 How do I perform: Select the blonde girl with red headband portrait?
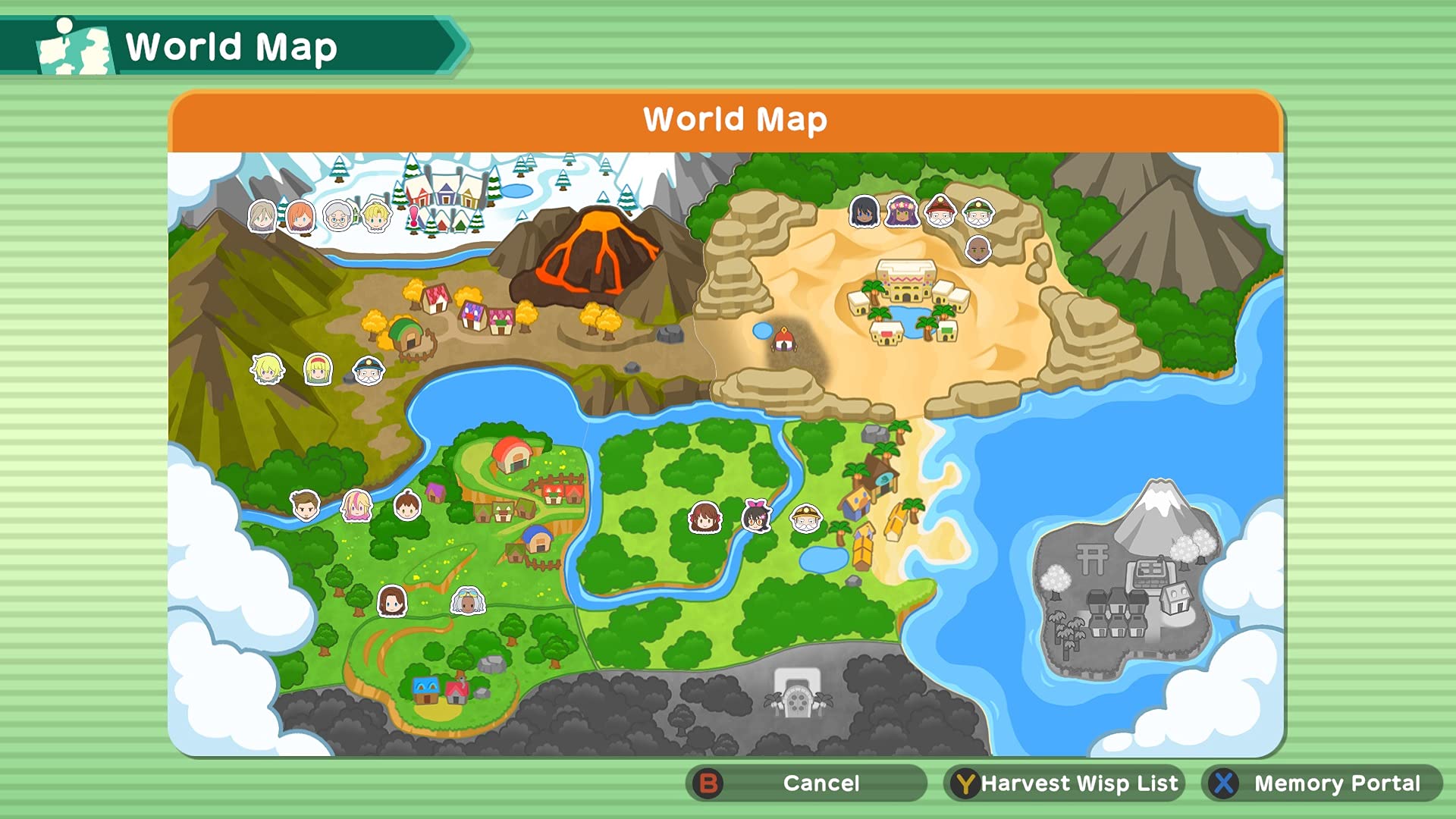point(318,371)
